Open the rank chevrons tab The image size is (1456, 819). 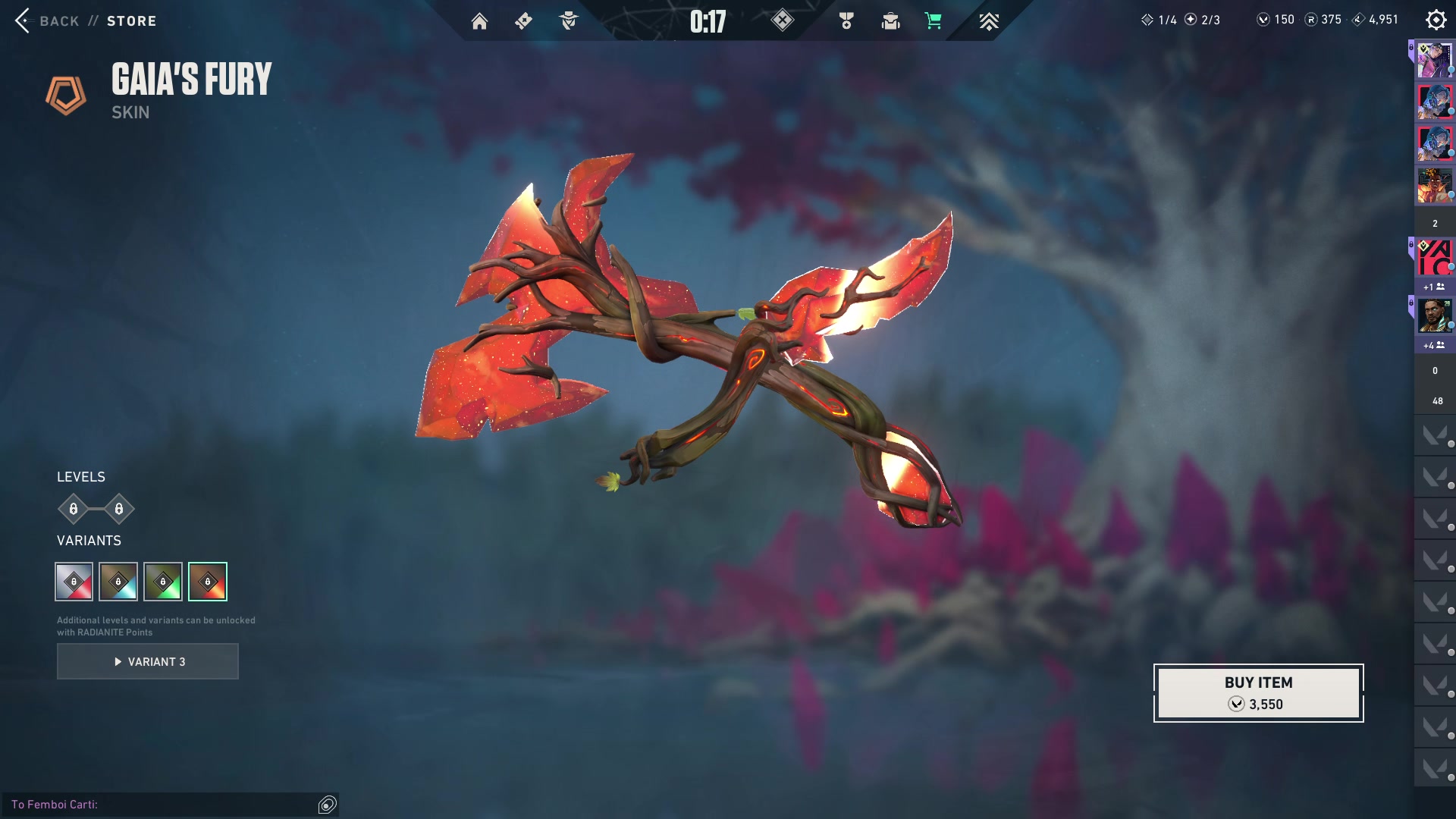(988, 21)
